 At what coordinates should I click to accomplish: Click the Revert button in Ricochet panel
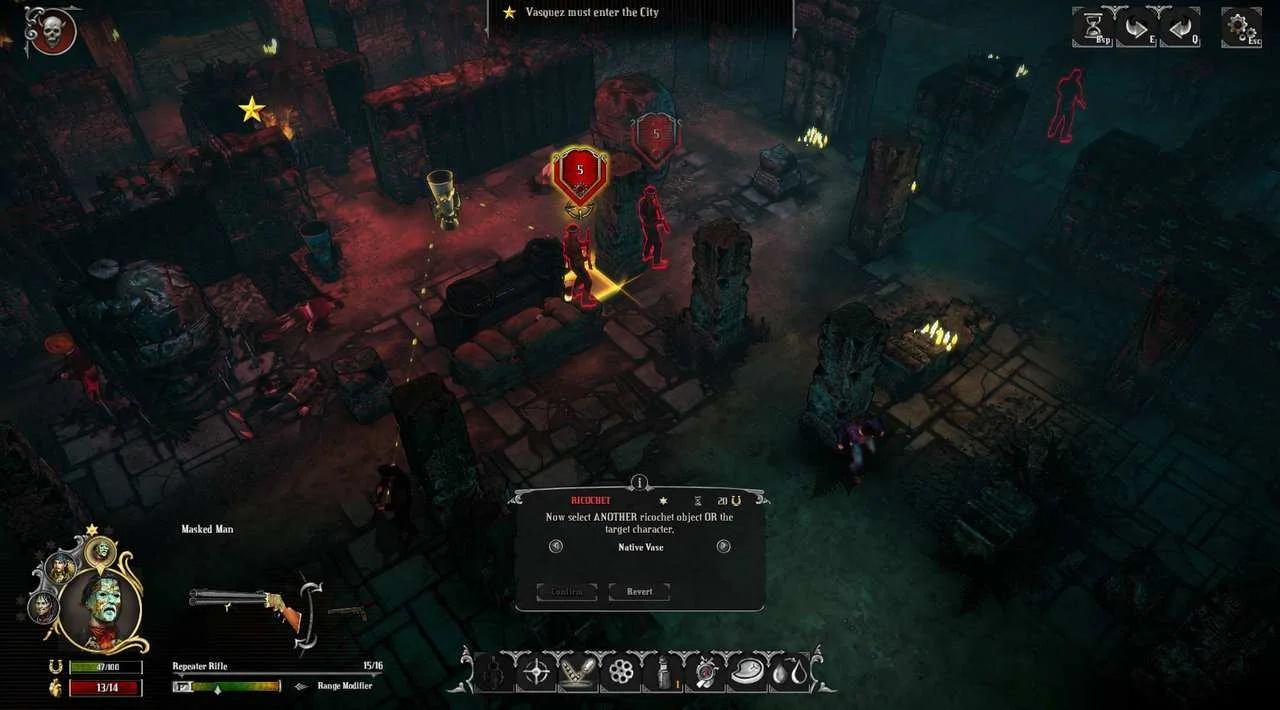(x=639, y=591)
